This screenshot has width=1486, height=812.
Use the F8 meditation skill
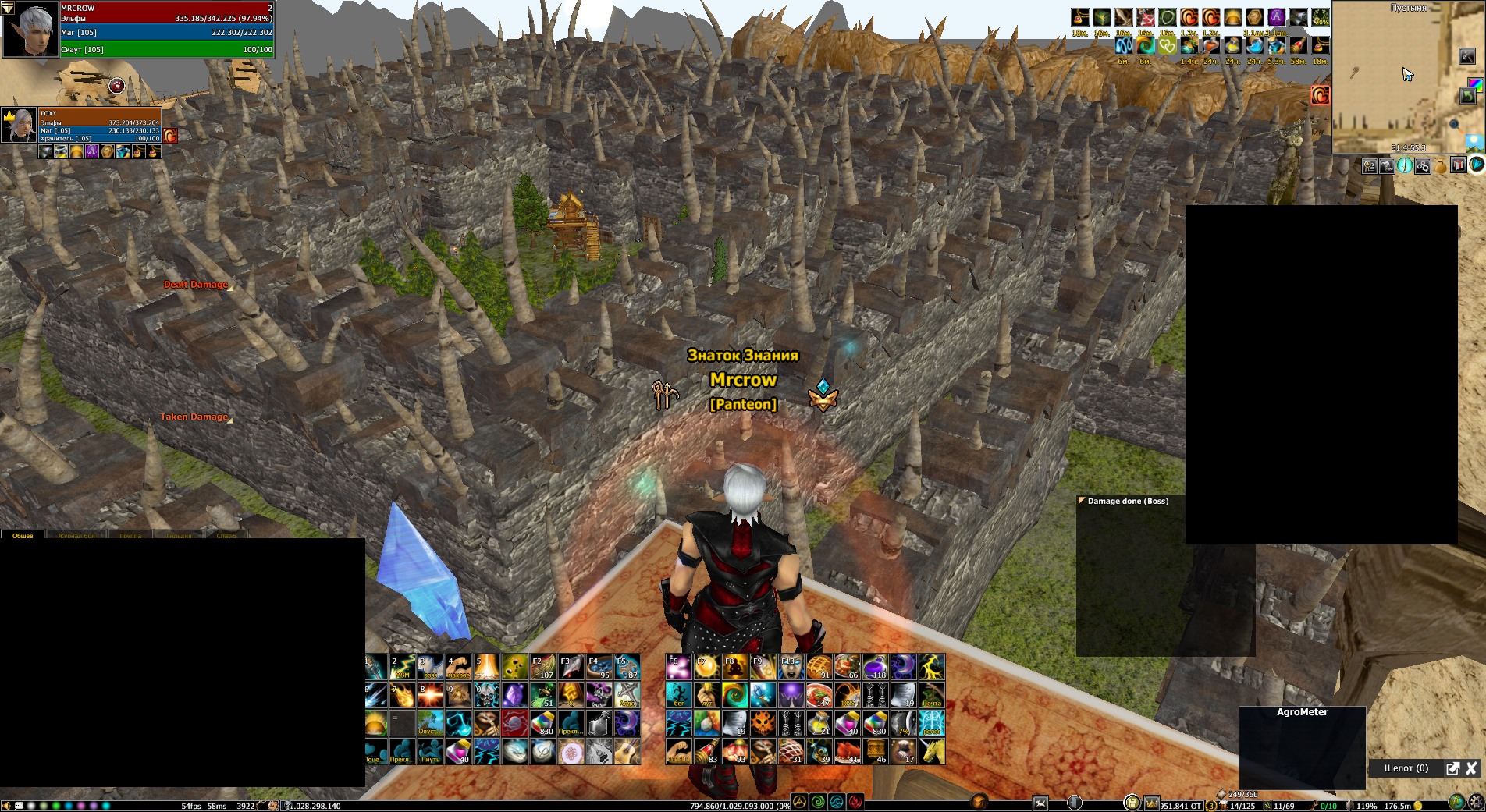pyautogui.click(x=734, y=668)
